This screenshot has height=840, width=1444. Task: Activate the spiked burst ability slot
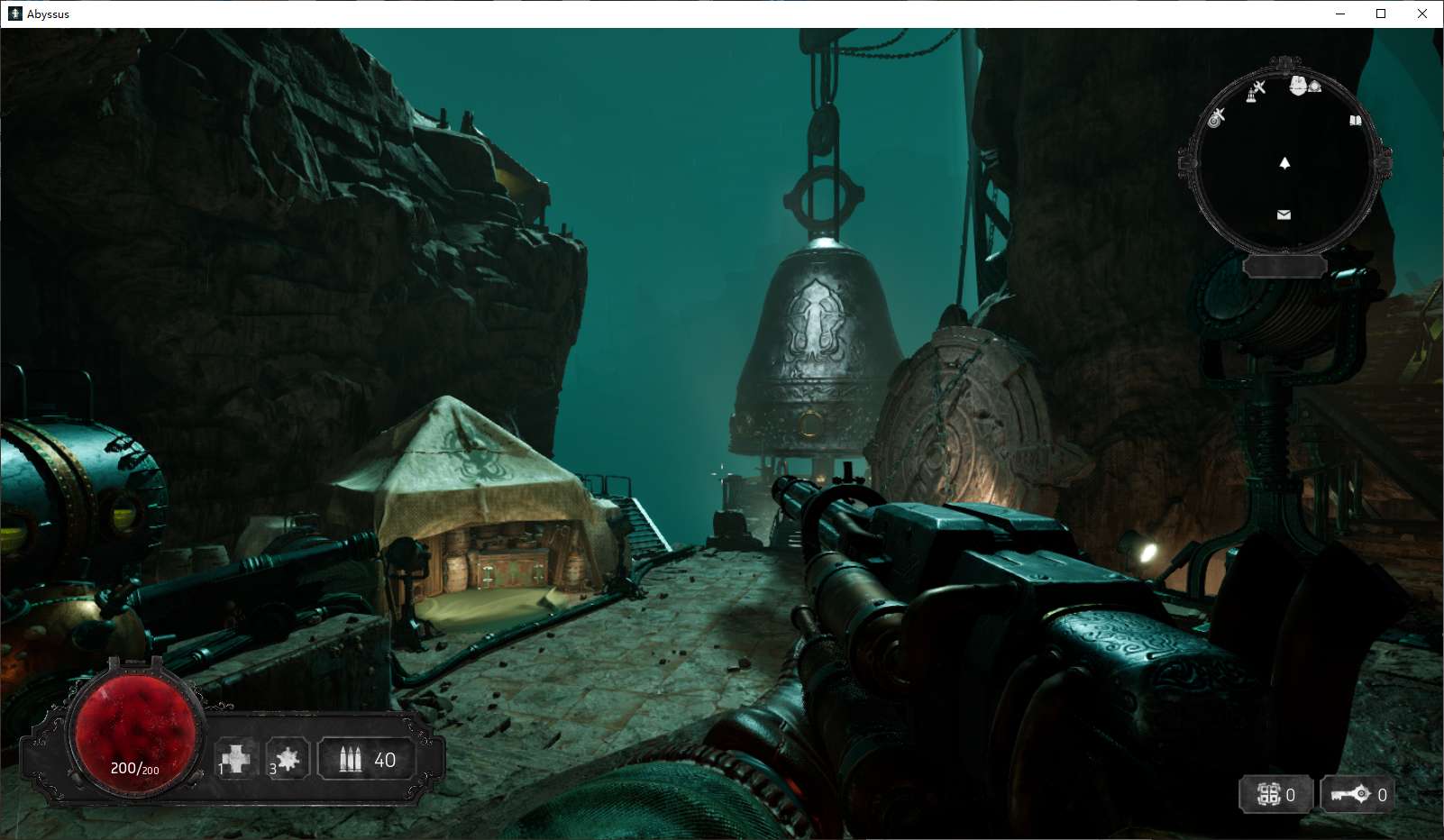[288, 759]
